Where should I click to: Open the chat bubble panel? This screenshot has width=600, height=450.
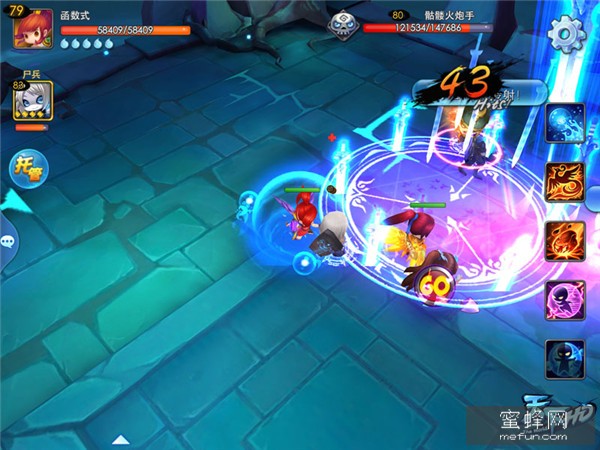pos(8,240)
